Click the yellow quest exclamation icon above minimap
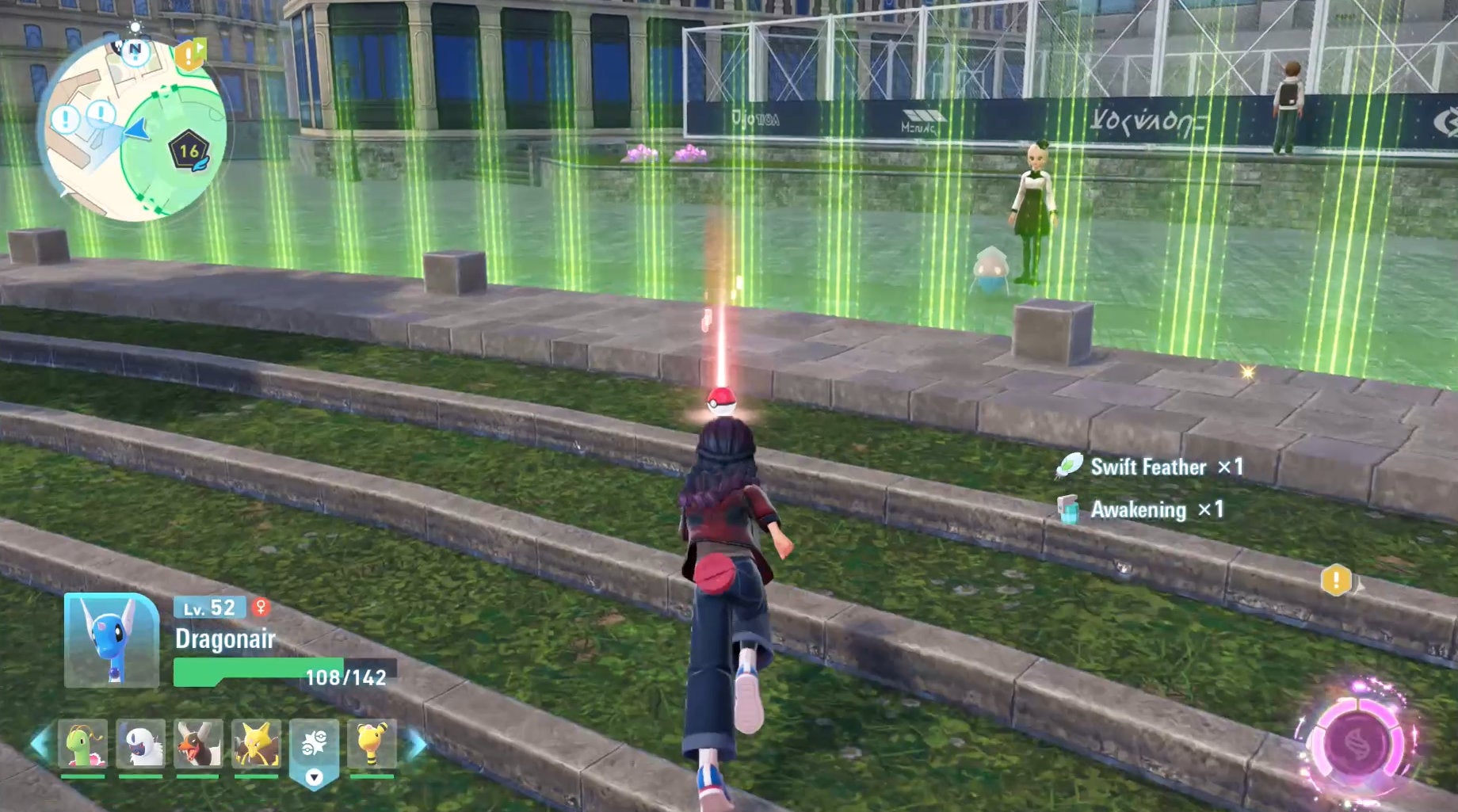Viewport: 1458px width, 812px height. pyautogui.click(x=188, y=54)
